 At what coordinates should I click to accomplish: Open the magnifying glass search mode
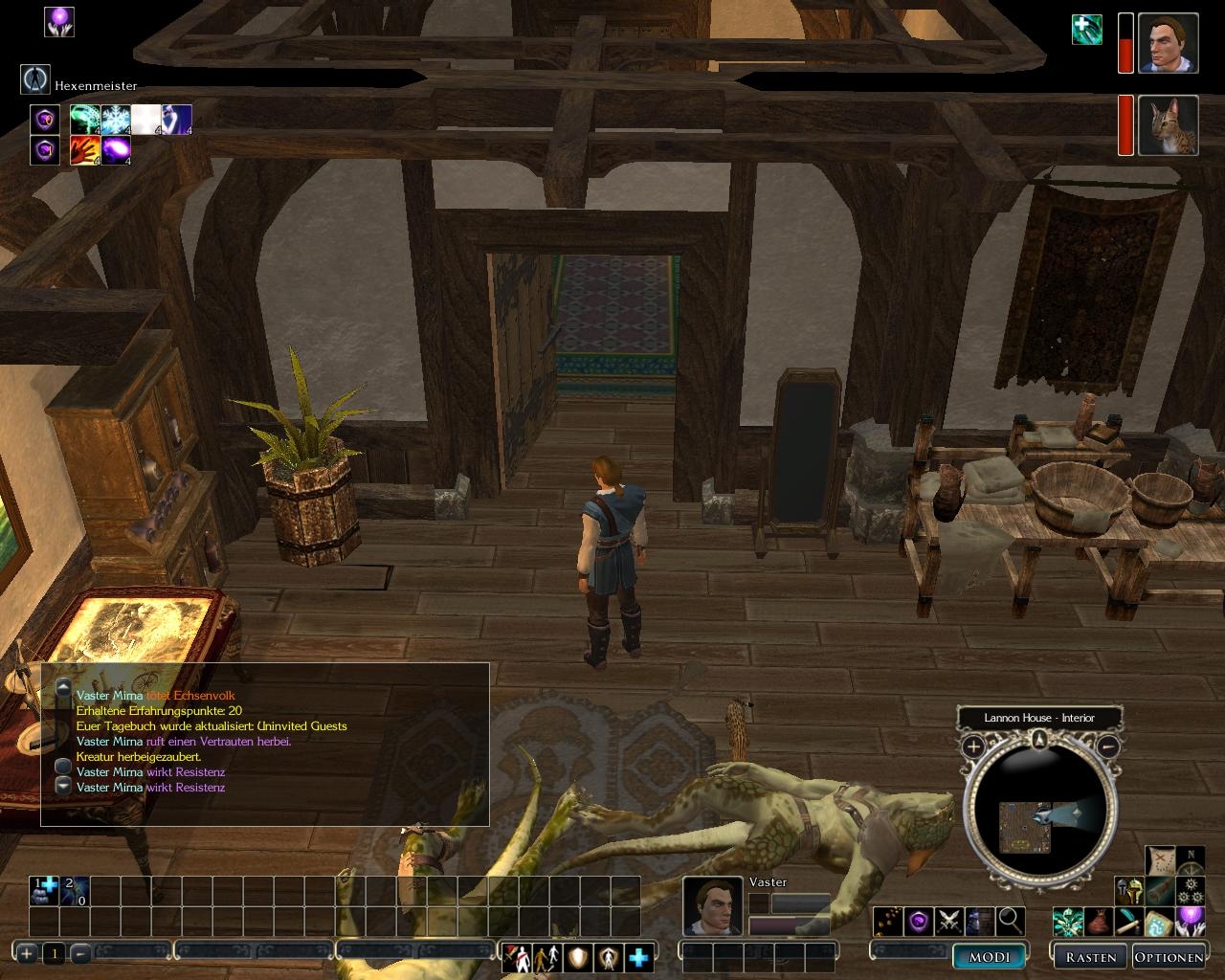pos(1011,922)
